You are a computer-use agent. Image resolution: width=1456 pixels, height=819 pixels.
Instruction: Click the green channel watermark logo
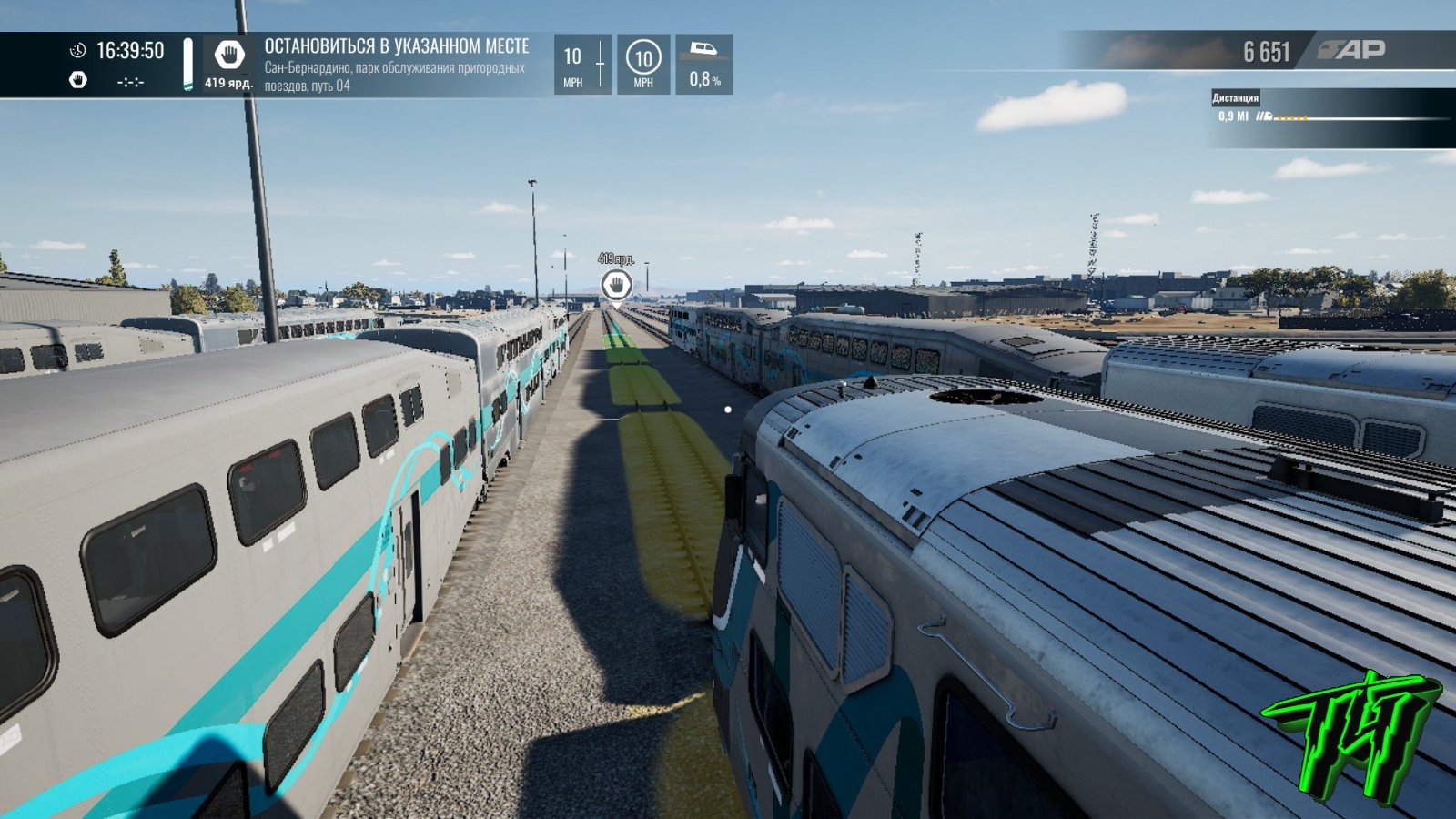pos(1351,734)
